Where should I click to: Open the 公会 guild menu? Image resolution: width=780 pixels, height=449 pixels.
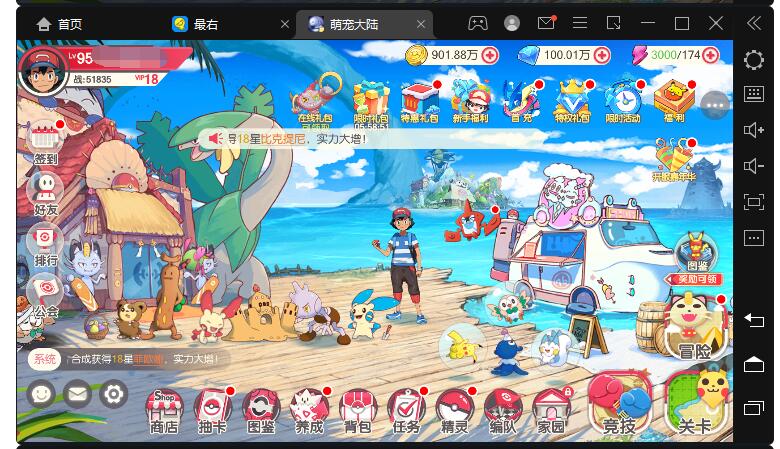tap(45, 294)
